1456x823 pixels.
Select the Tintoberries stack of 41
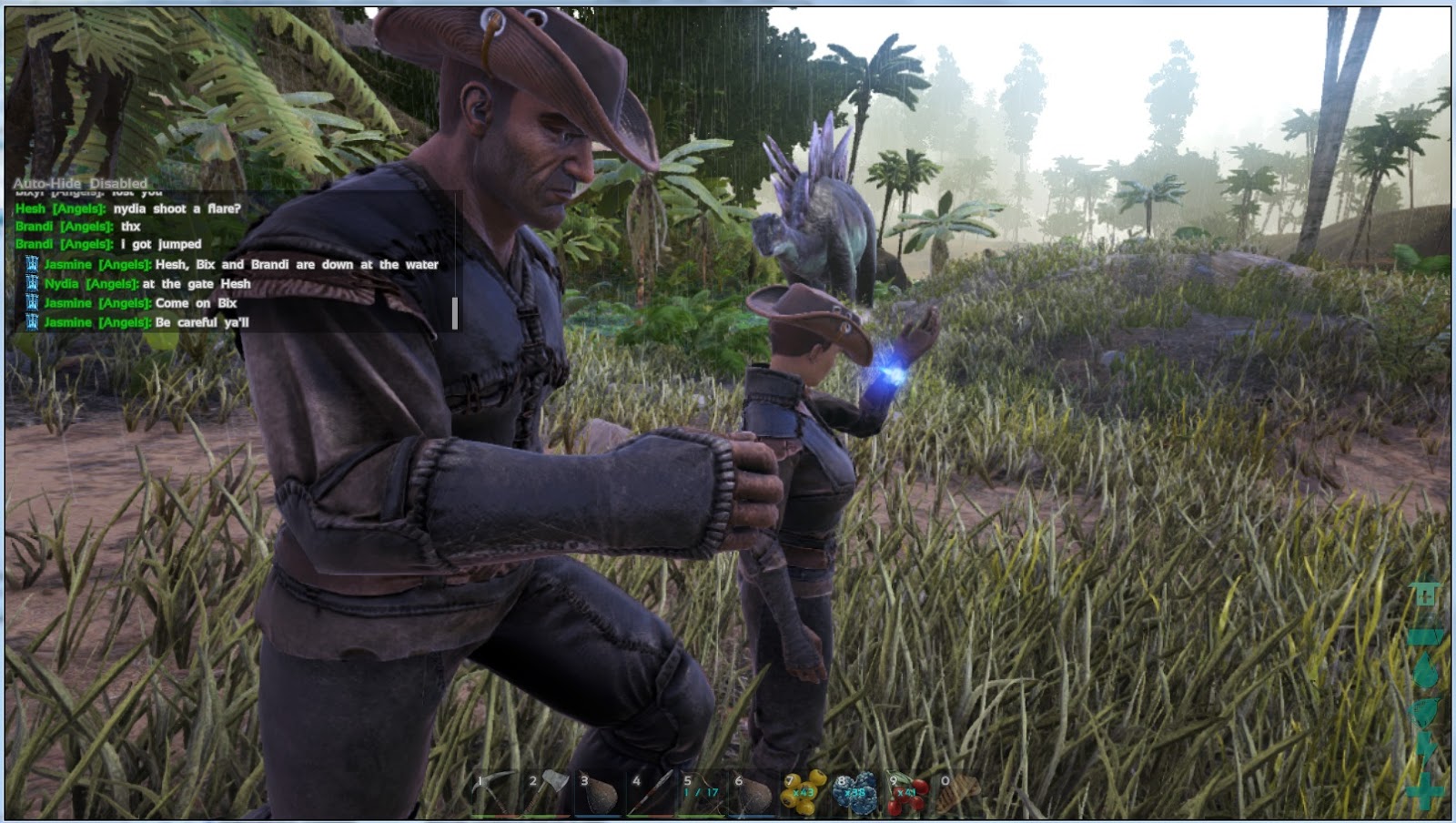[x=905, y=794]
